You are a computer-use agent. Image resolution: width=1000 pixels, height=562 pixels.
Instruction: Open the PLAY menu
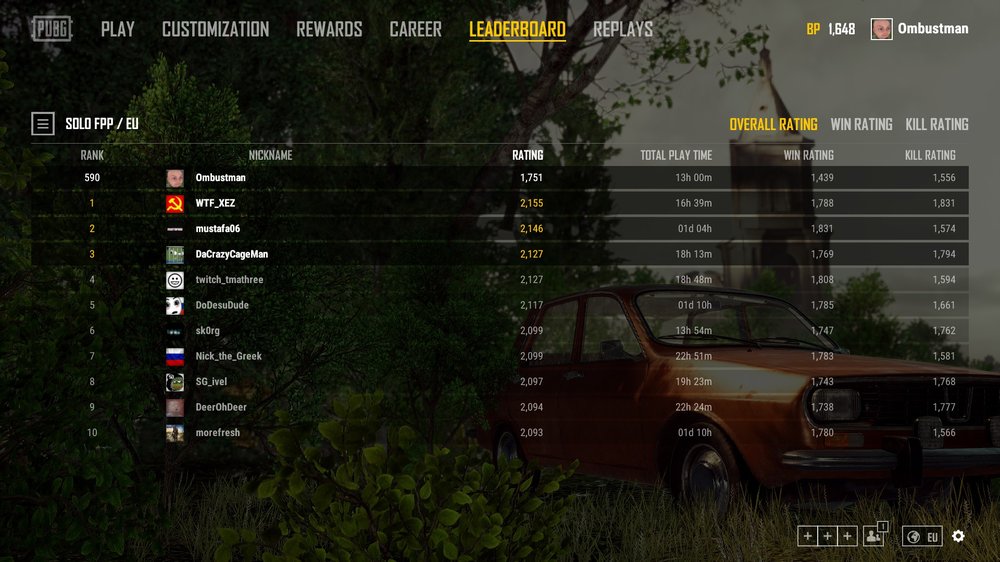point(117,29)
